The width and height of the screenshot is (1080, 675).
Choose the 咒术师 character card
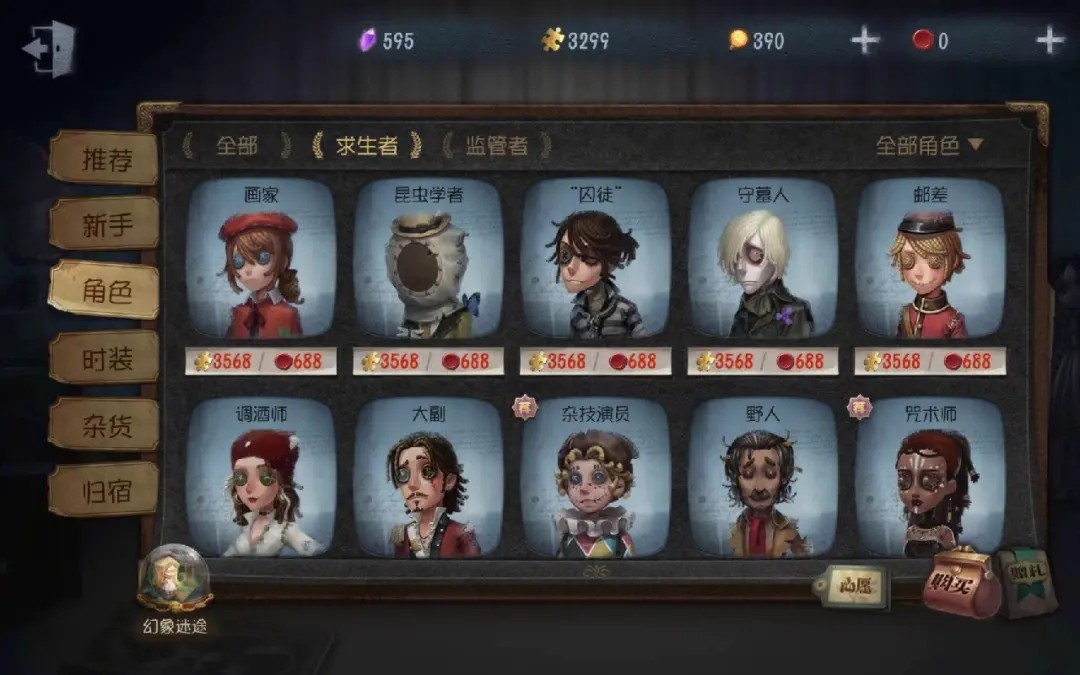point(930,478)
